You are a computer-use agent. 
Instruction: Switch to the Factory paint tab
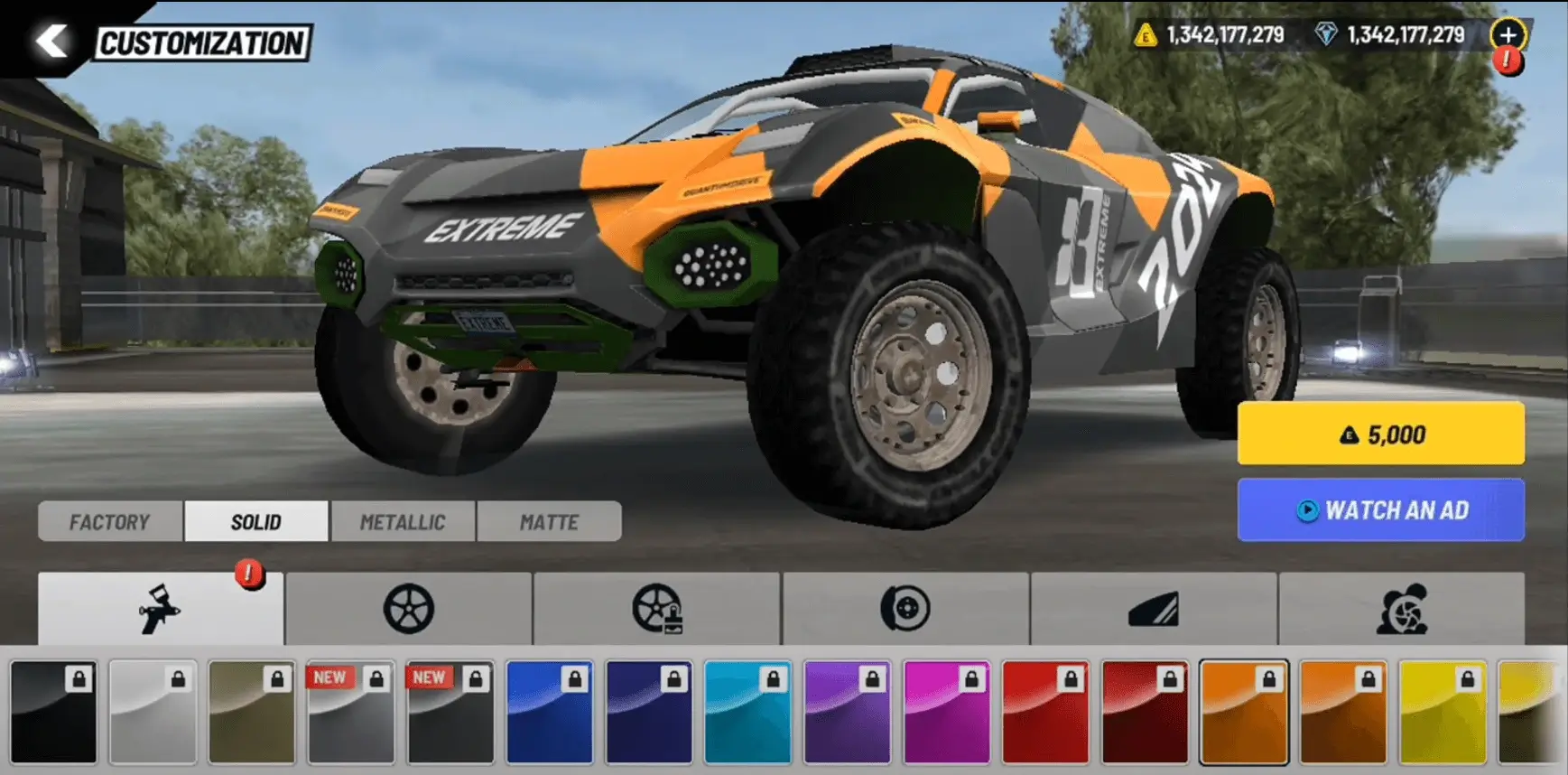pyautogui.click(x=109, y=521)
